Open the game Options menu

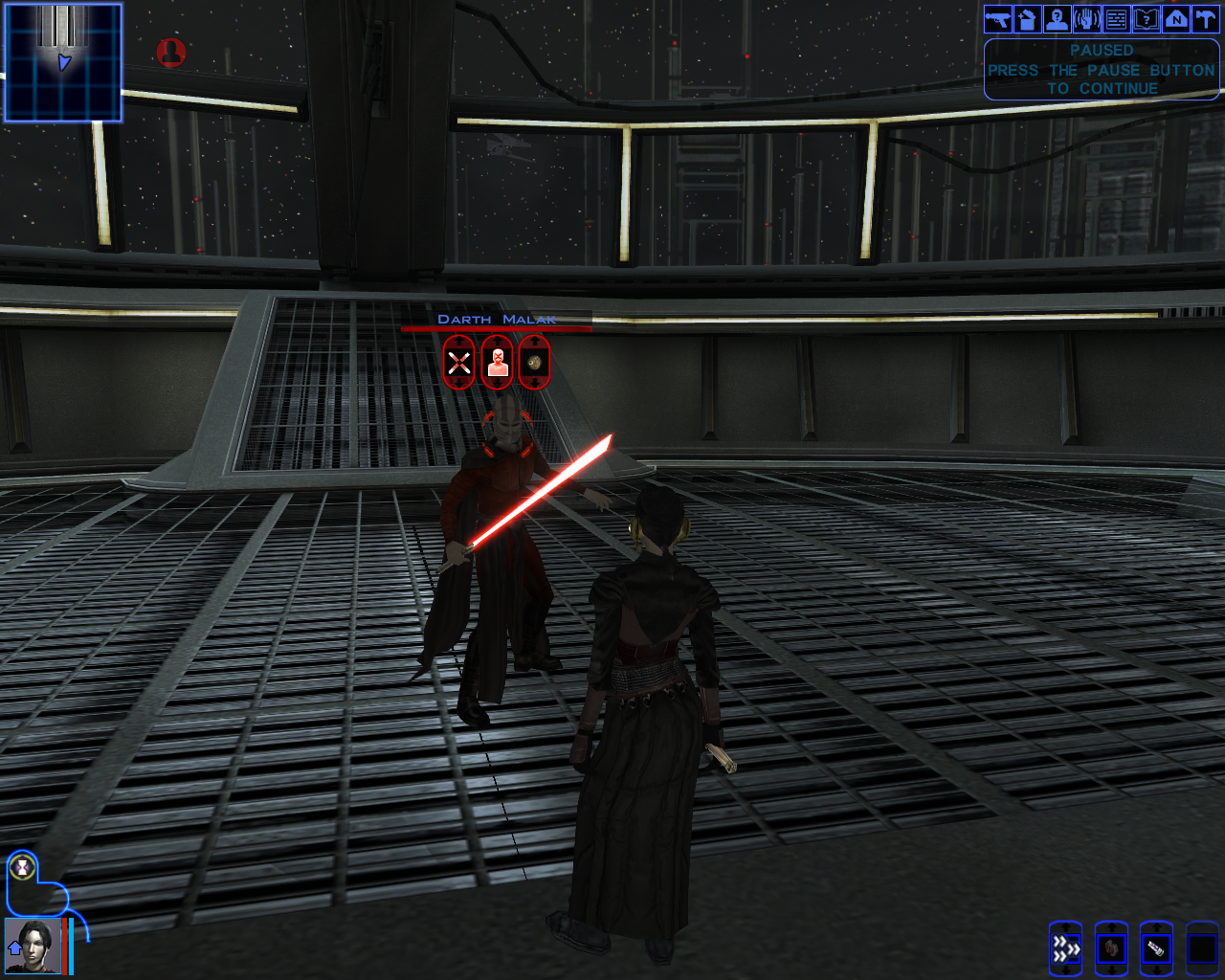(x=1204, y=18)
